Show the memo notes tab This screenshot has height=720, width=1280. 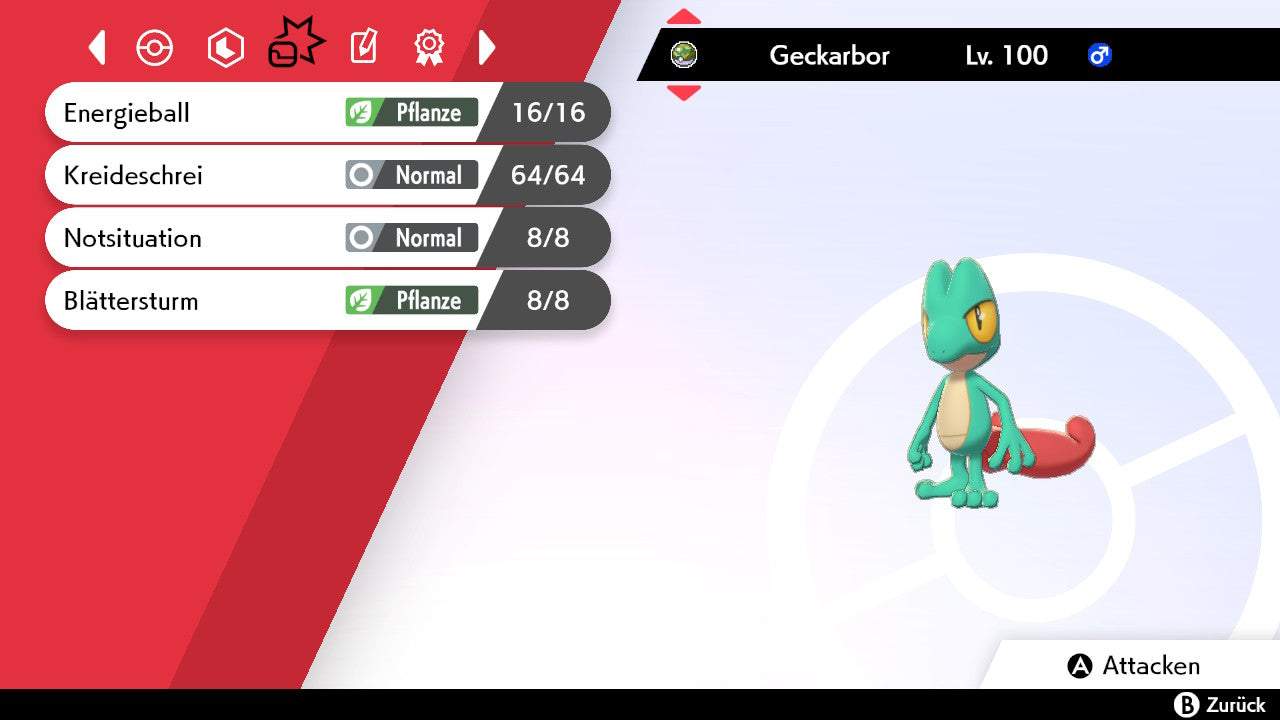coord(363,47)
